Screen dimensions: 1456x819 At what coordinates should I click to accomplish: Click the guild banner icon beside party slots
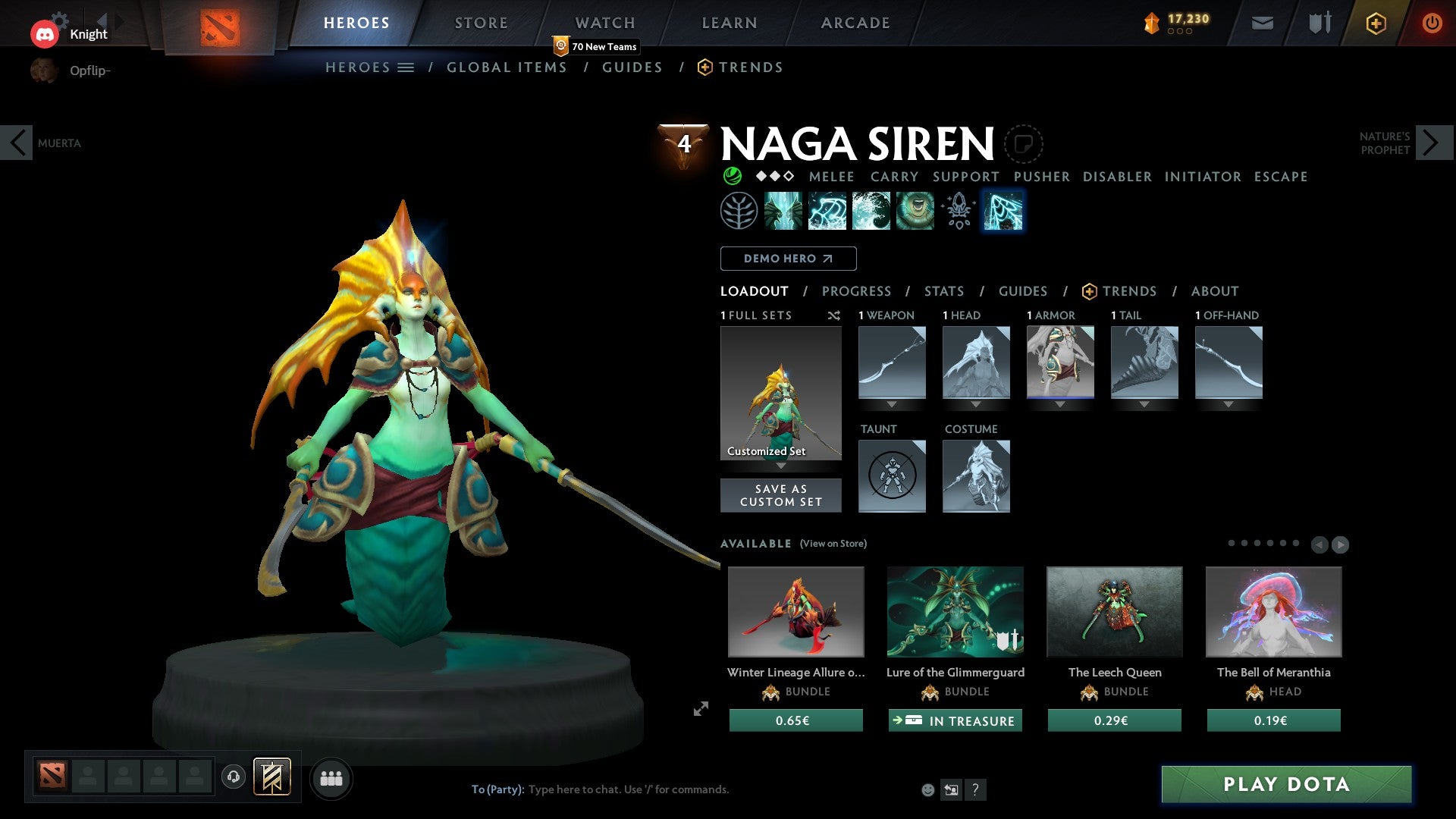(272, 777)
